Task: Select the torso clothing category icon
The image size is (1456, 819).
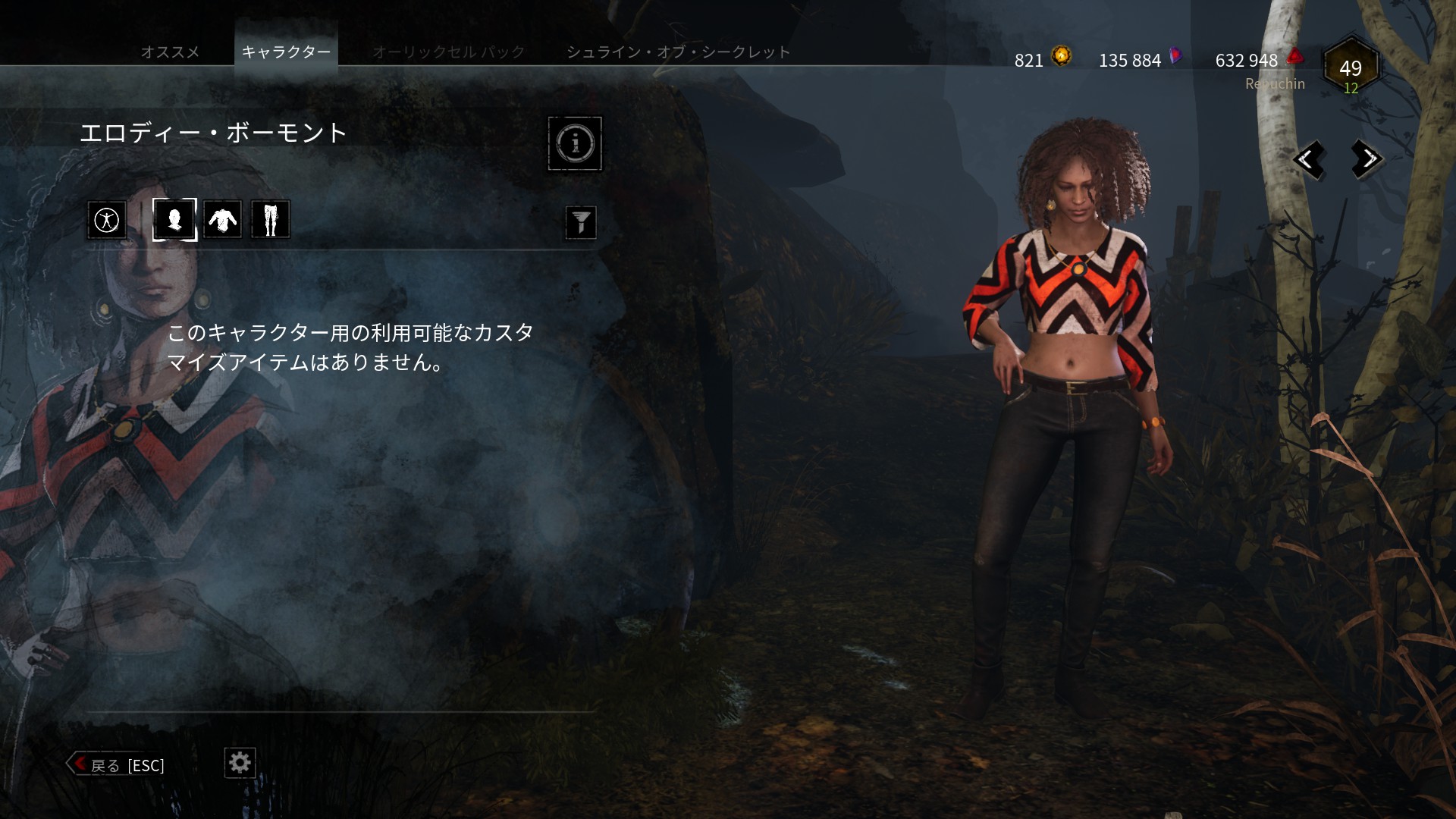Action: 222,219
